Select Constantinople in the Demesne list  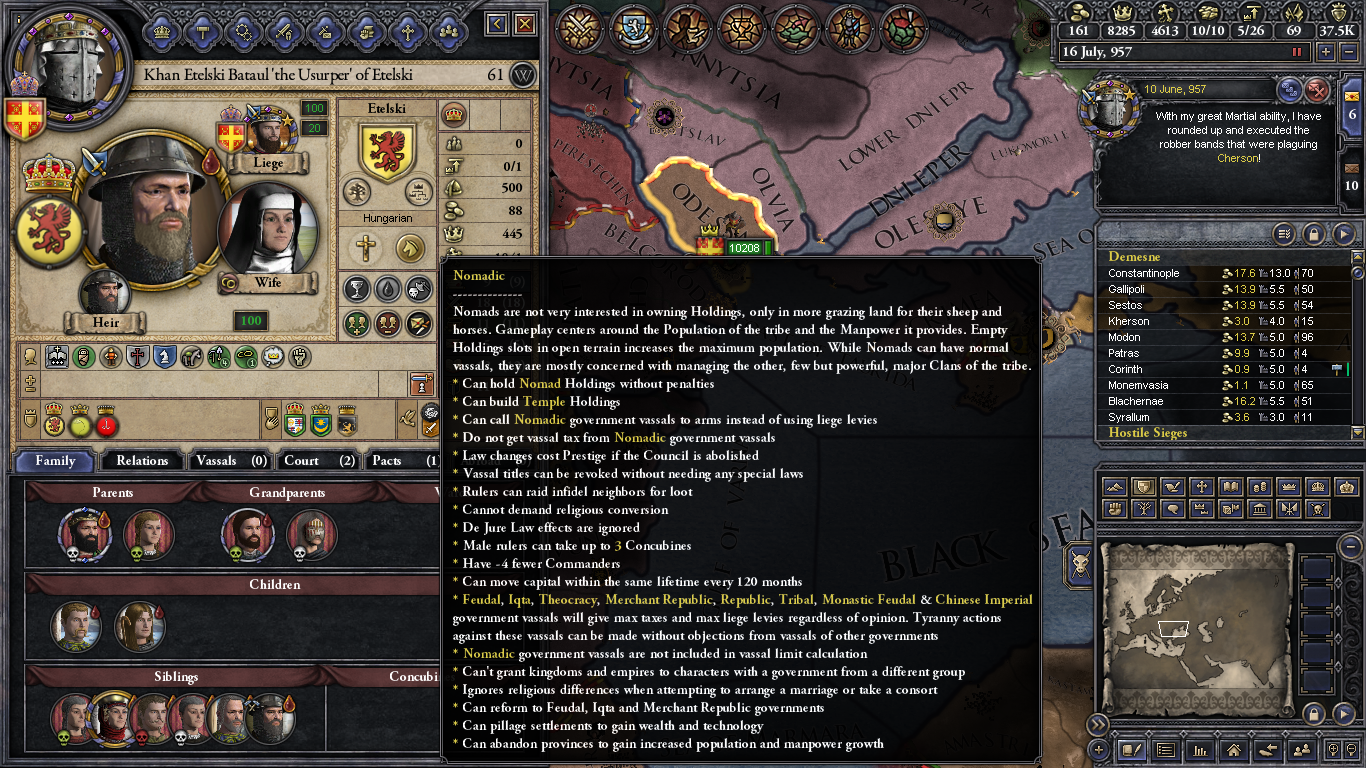point(1145,273)
